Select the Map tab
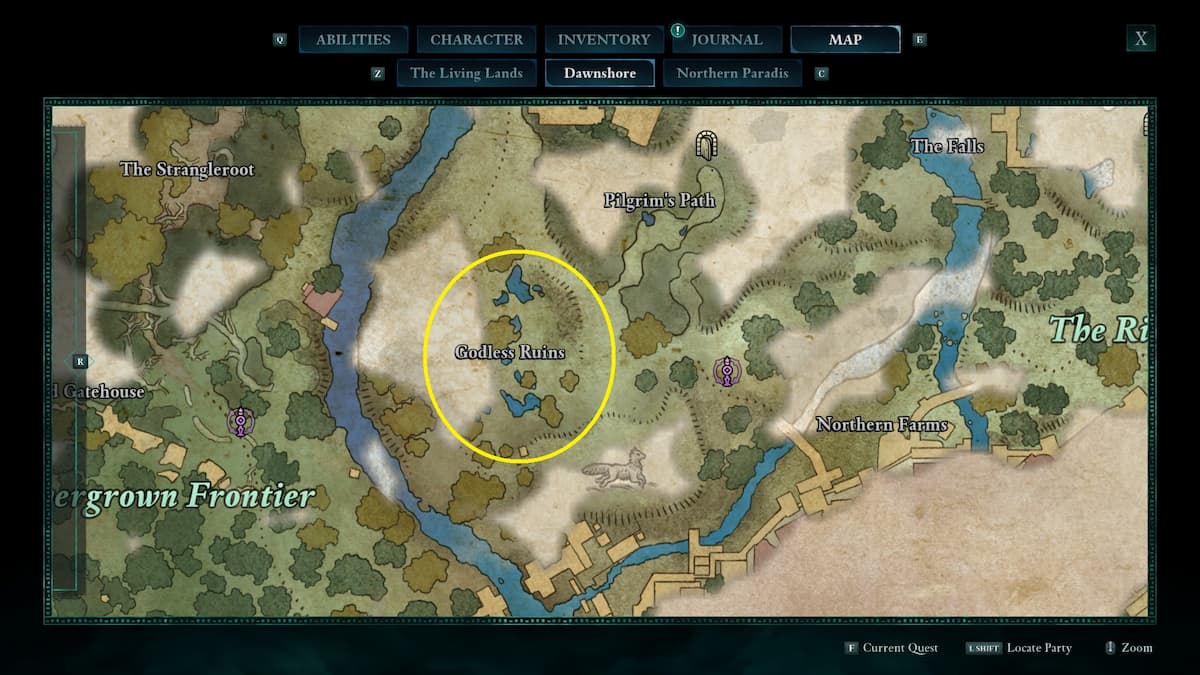 845,40
